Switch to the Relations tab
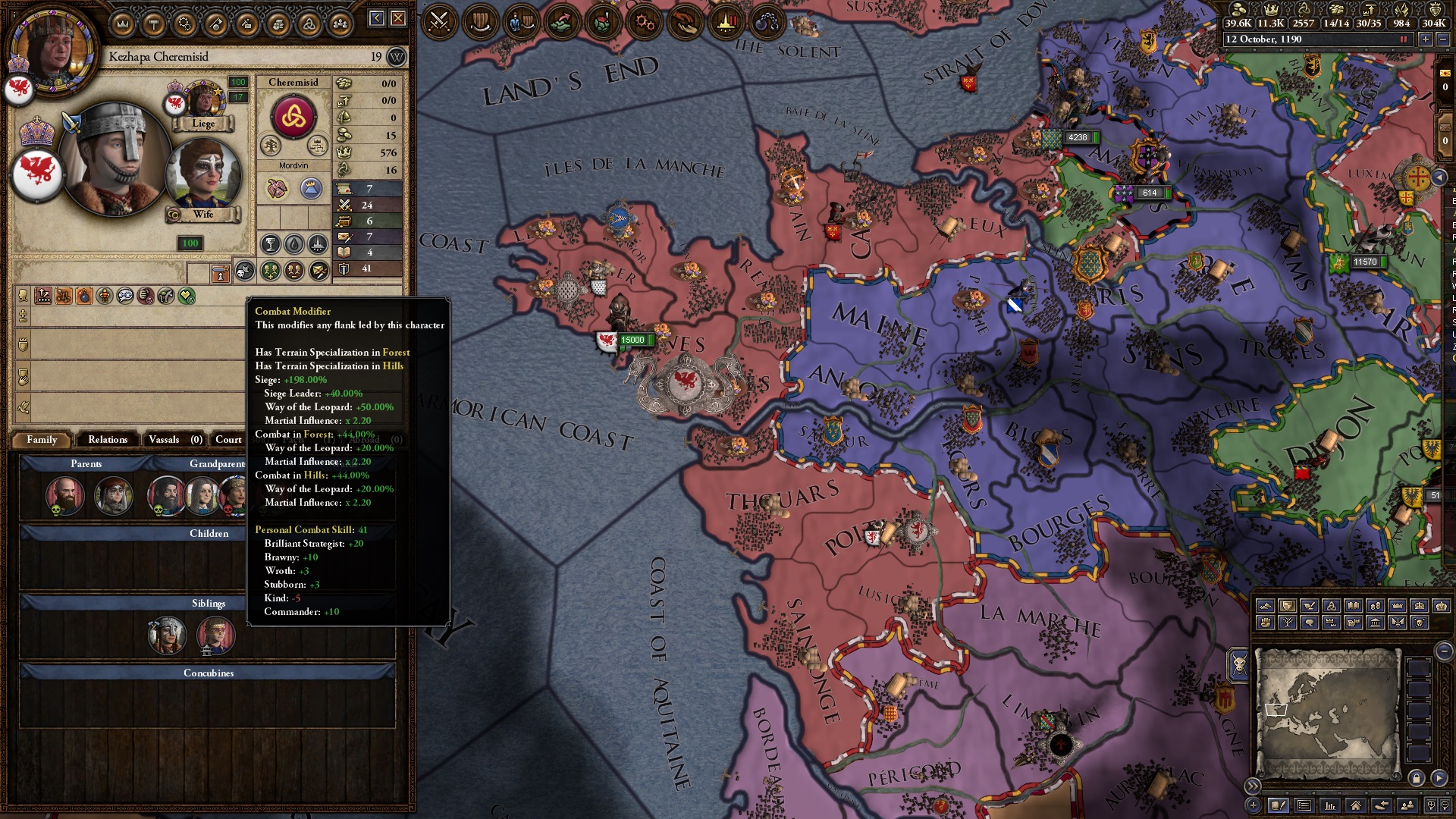The width and height of the screenshot is (1456, 819). point(107,440)
